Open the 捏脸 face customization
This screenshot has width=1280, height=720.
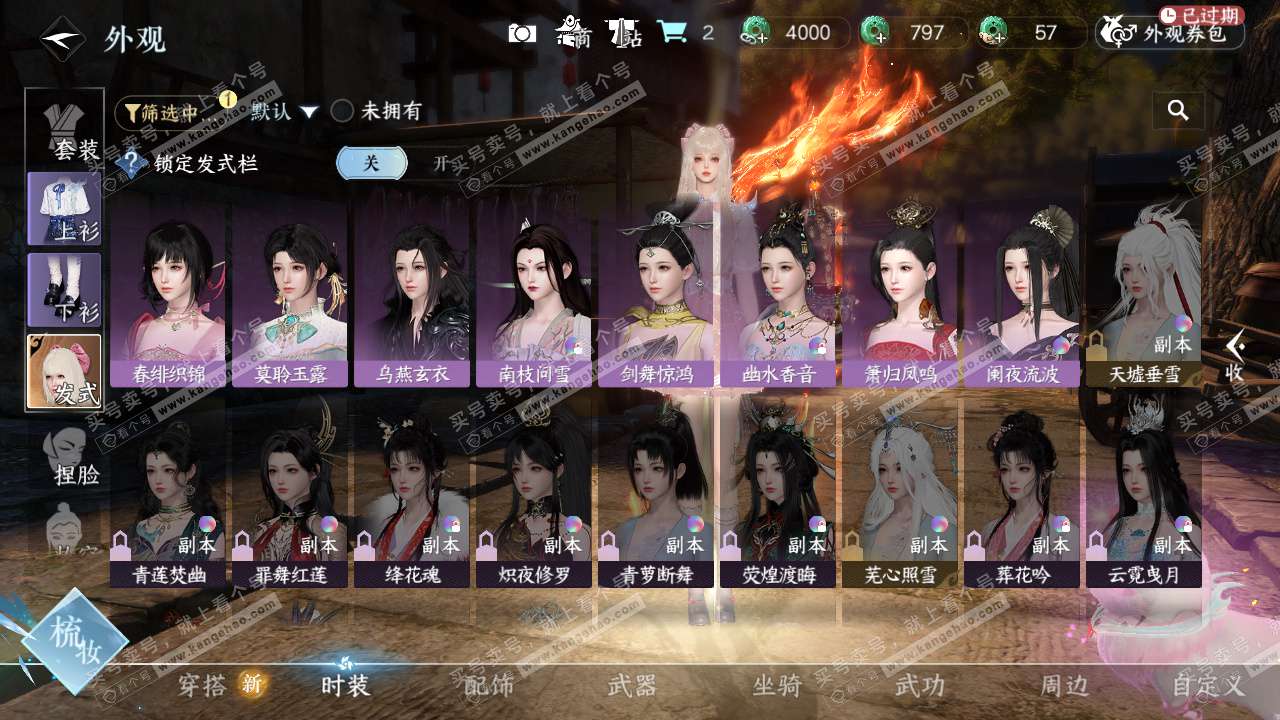[x=70, y=456]
